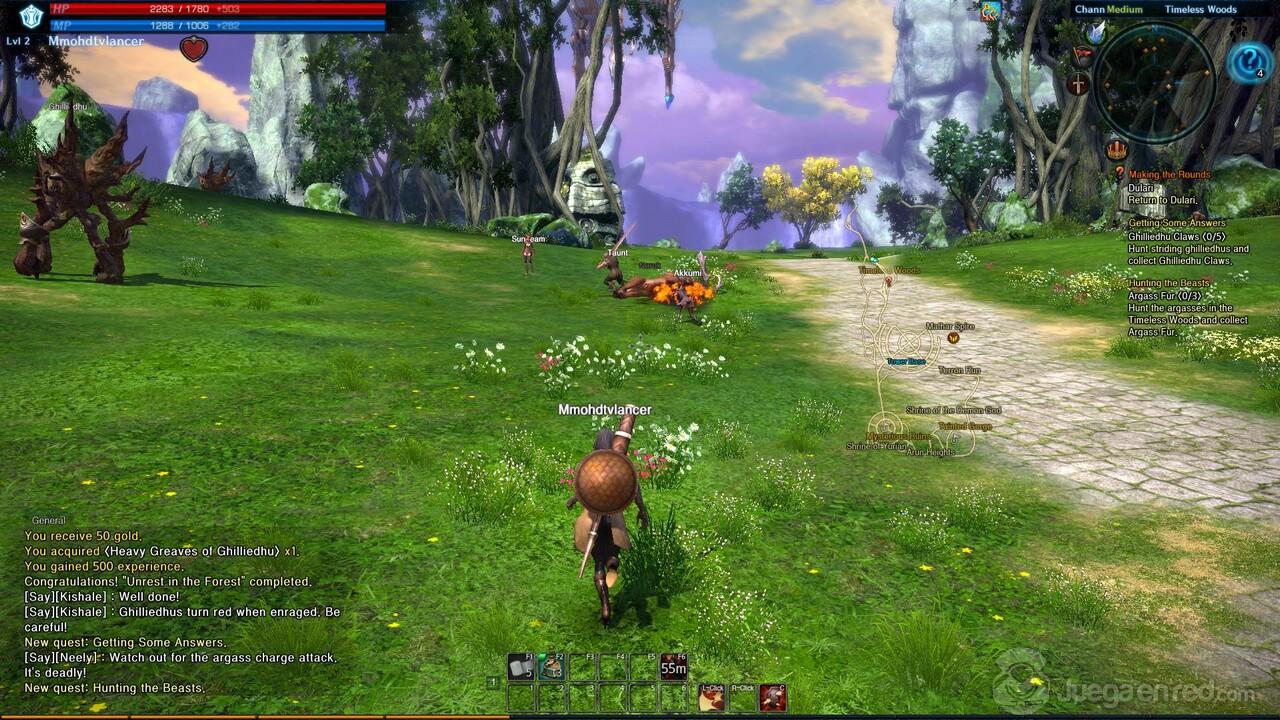Select the Getting Some Answers quest
This screenshot has height=720, width=1280.
1176,223
